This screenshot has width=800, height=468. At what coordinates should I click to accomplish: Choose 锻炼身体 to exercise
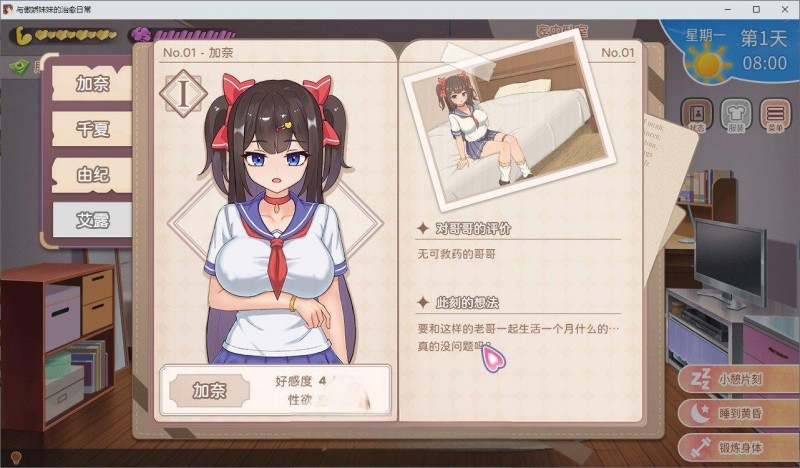click(x=738, y=446)
